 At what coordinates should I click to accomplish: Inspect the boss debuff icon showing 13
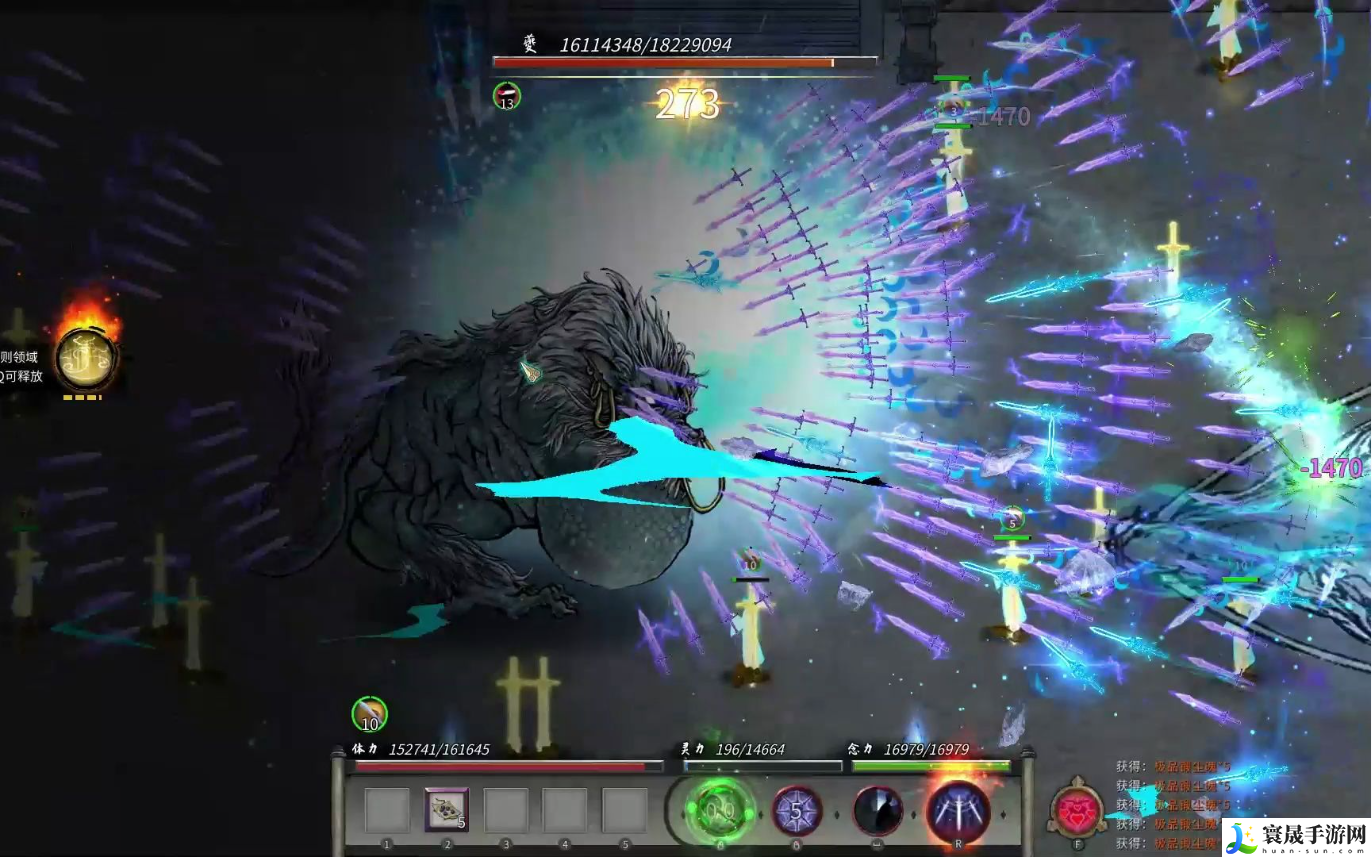pyautogui.click(x=507, y=96)
